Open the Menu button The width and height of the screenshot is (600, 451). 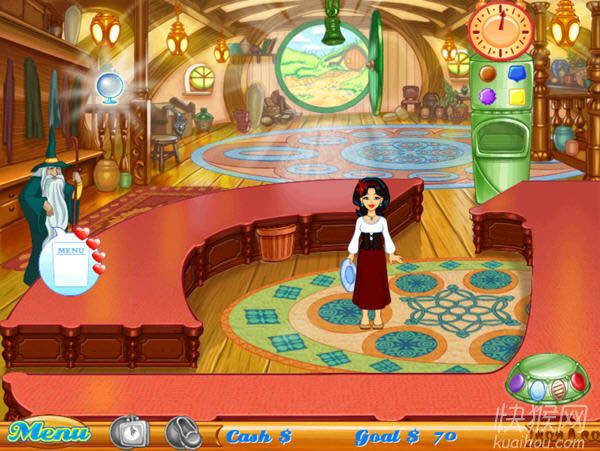pyautogui.click(x=48, y=434)
